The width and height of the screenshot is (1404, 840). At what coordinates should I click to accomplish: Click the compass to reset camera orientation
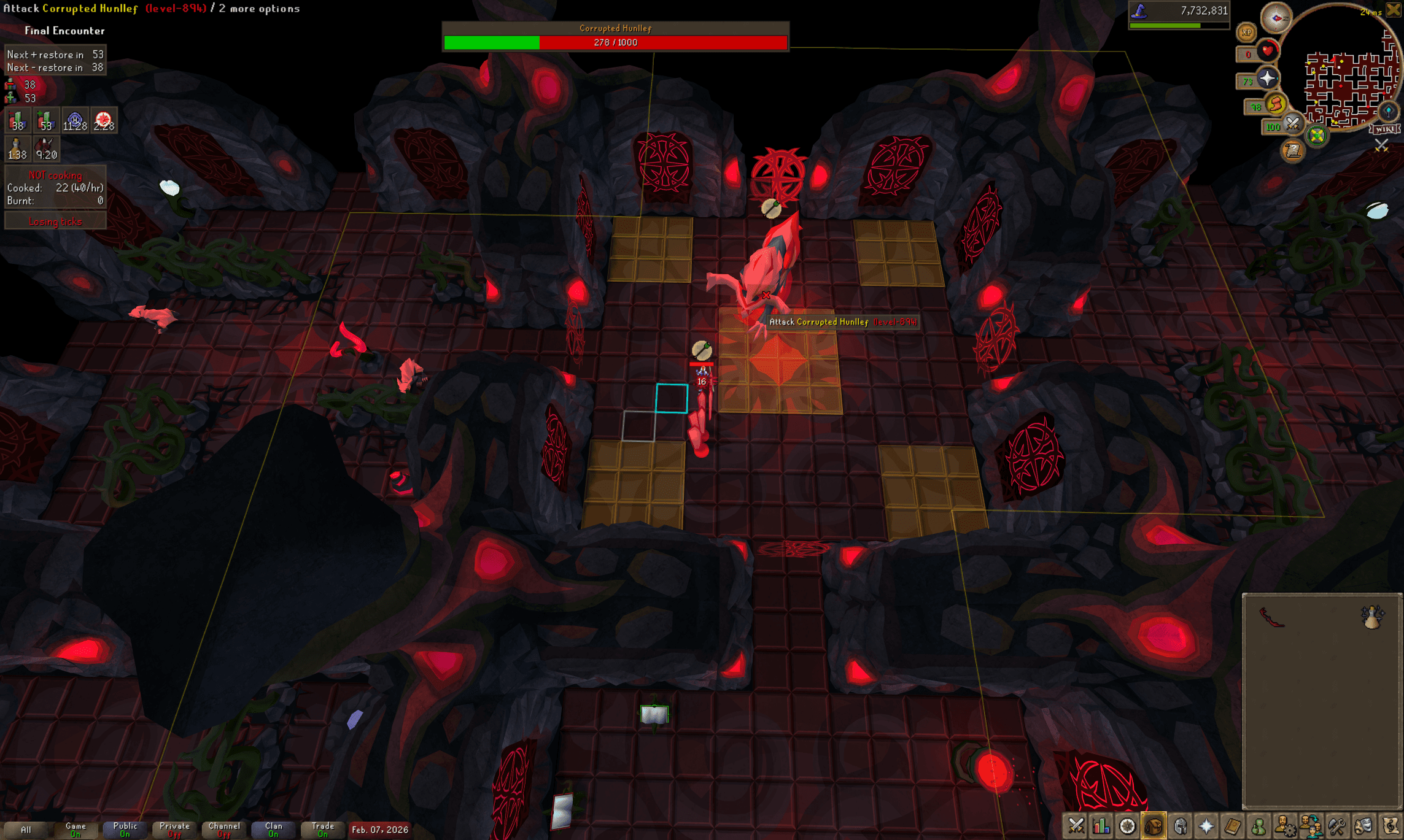pyautogui.click(x=1276, y=18)
